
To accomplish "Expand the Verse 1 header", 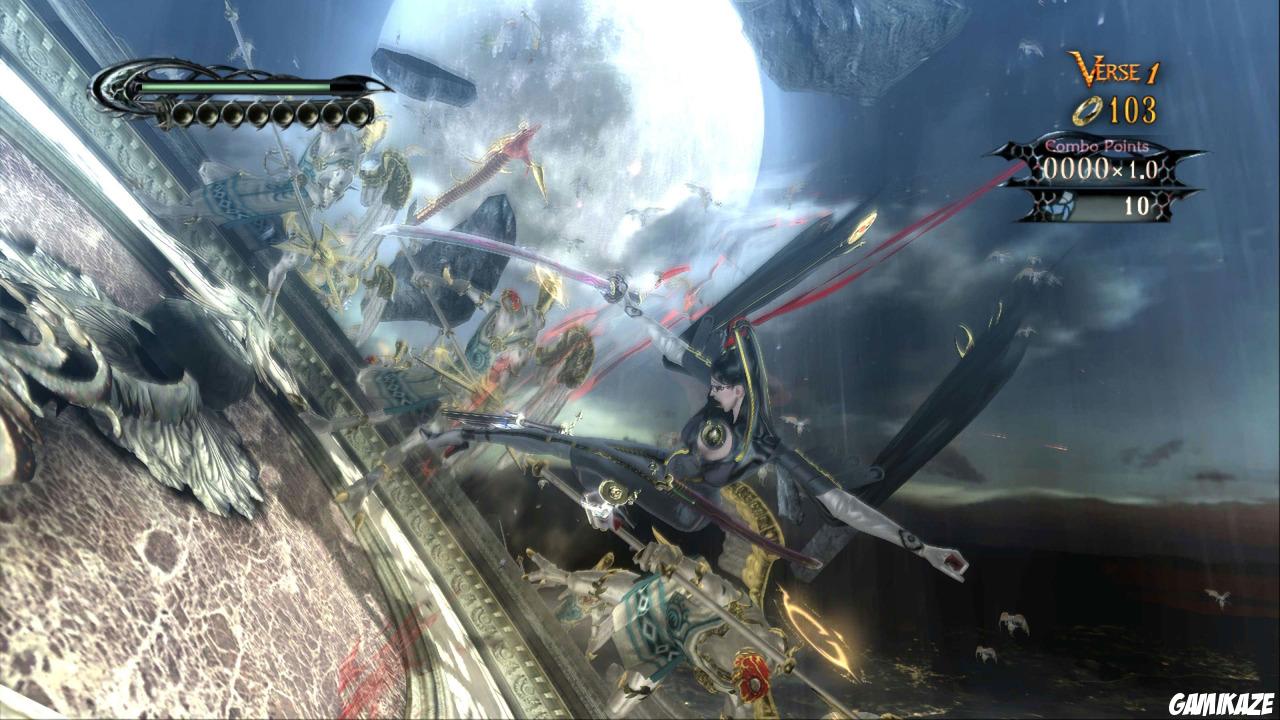I will click(x=1110, y=68).
